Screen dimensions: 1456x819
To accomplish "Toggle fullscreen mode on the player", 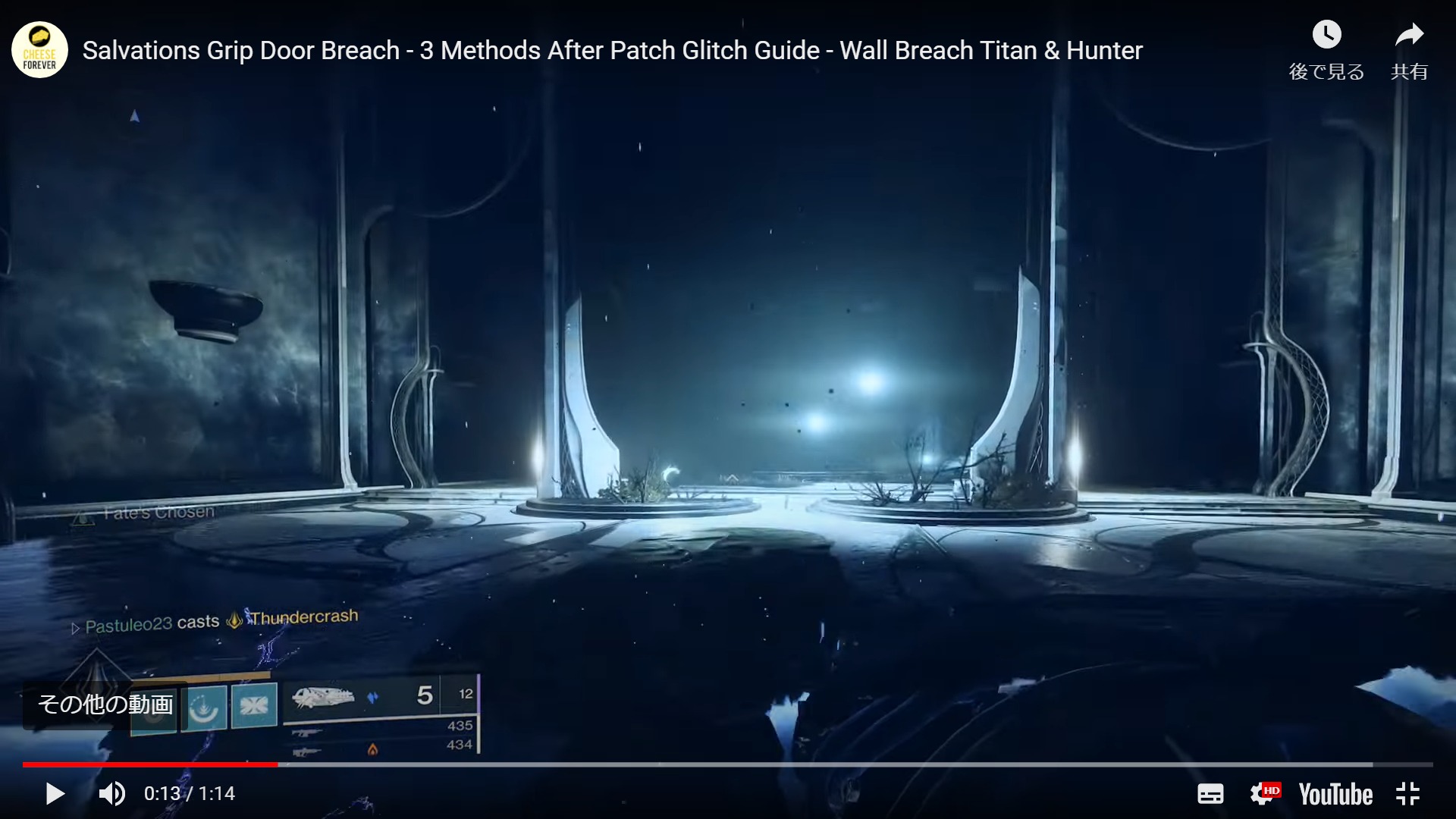I will tap(1408, 794).
